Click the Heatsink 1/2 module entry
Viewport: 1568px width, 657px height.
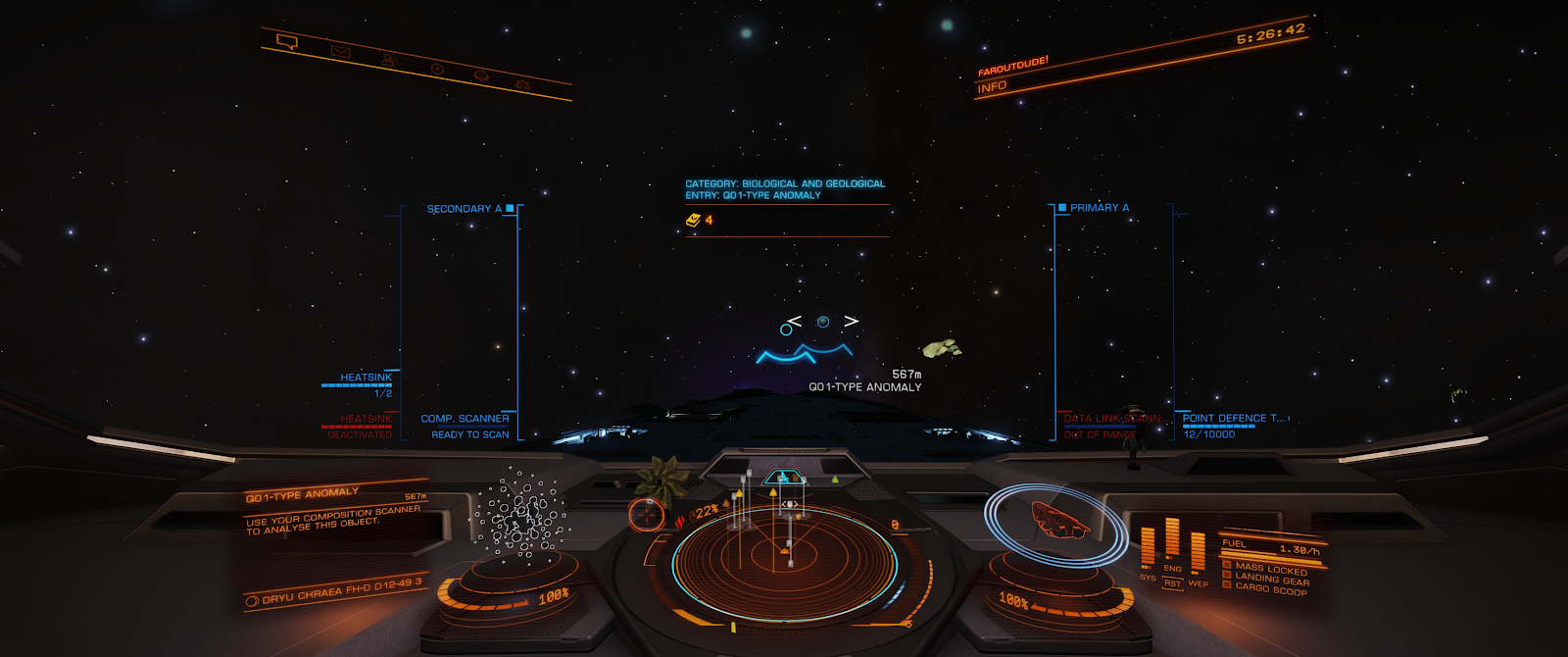pyautogui.click(x=365, y=383)
